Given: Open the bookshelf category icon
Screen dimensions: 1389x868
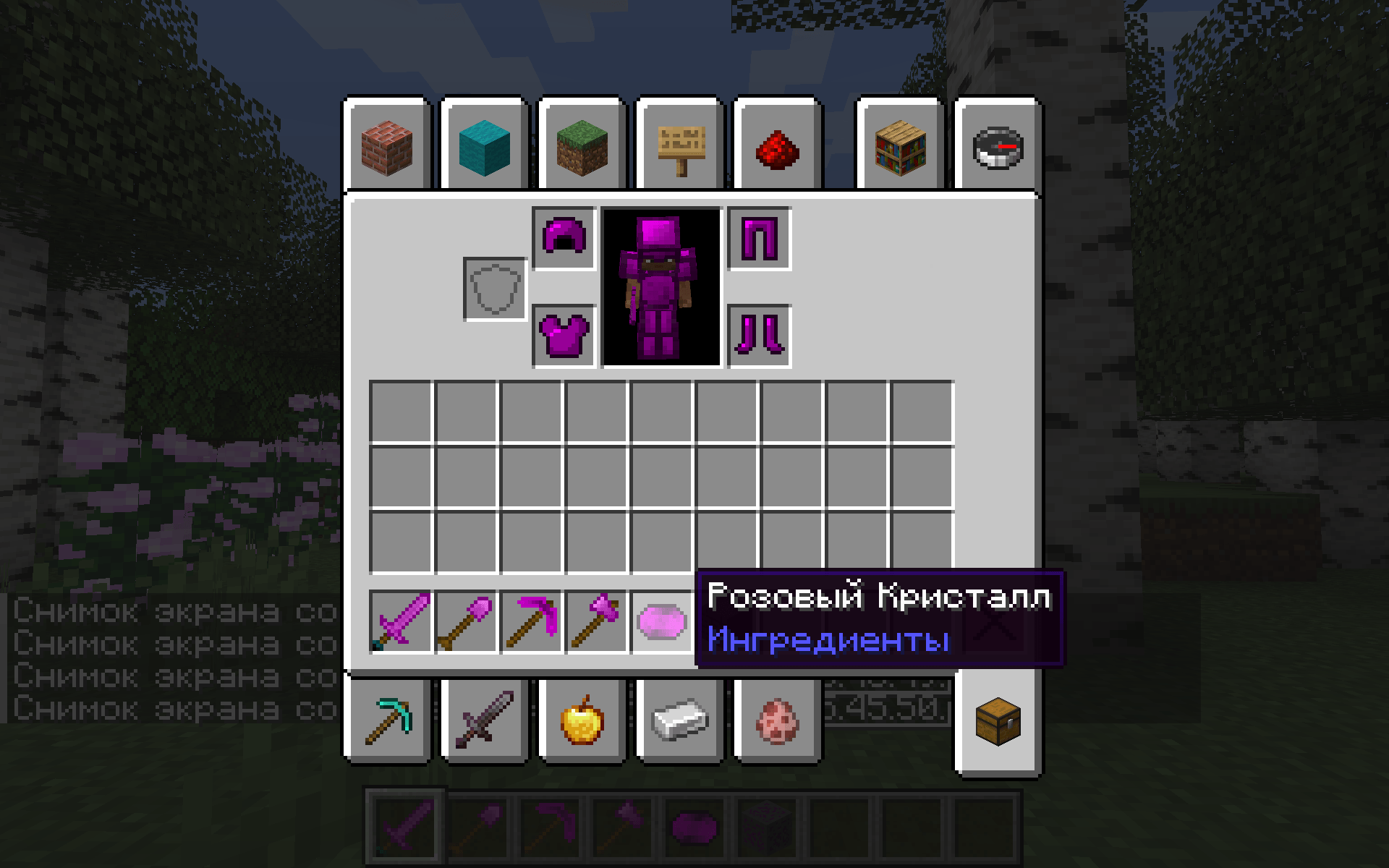Looking at the screenshot, I should click(901, 148).
